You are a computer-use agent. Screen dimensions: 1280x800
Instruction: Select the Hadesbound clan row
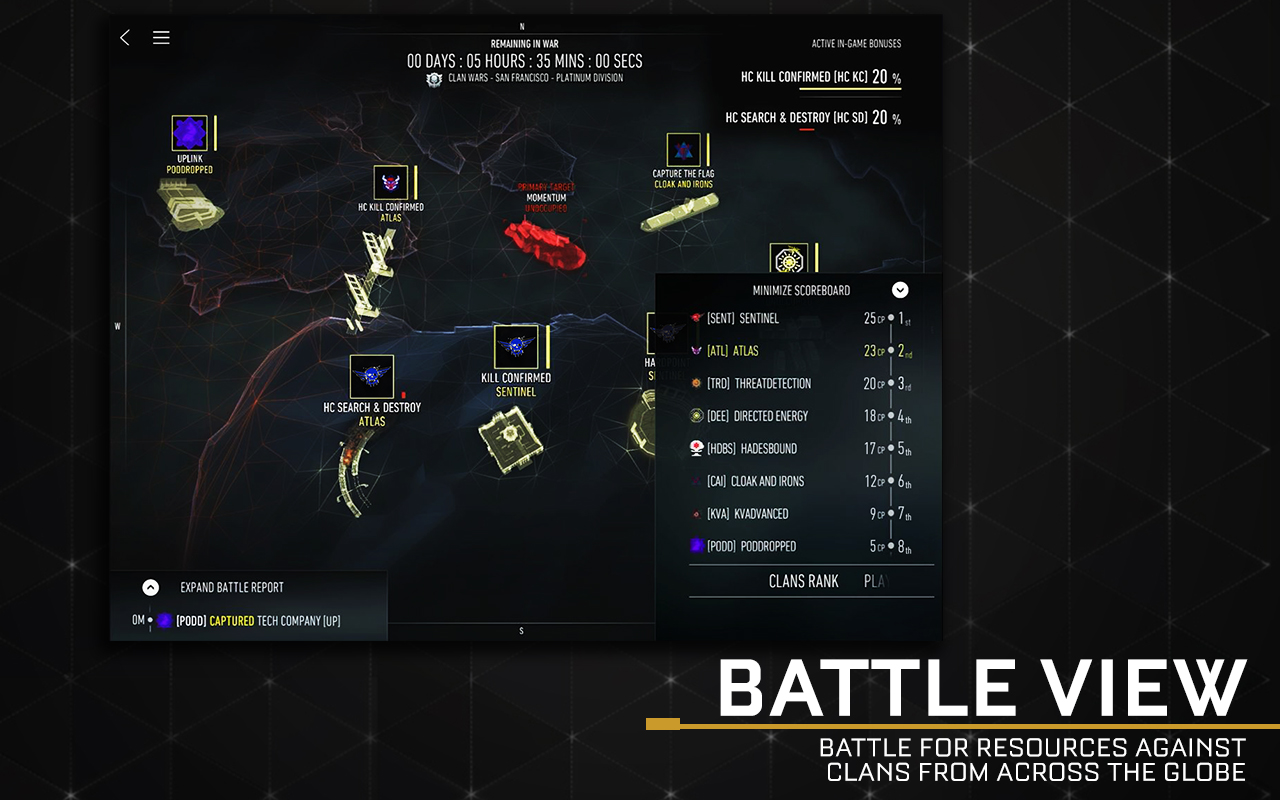coord(800,449)
